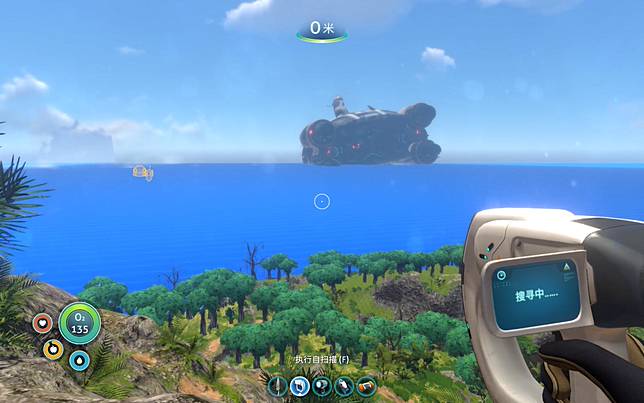Select the survival knife hotbar slot
Image resolution: width=644 pixels, height=403 pixels.
[x=278, y=385]
